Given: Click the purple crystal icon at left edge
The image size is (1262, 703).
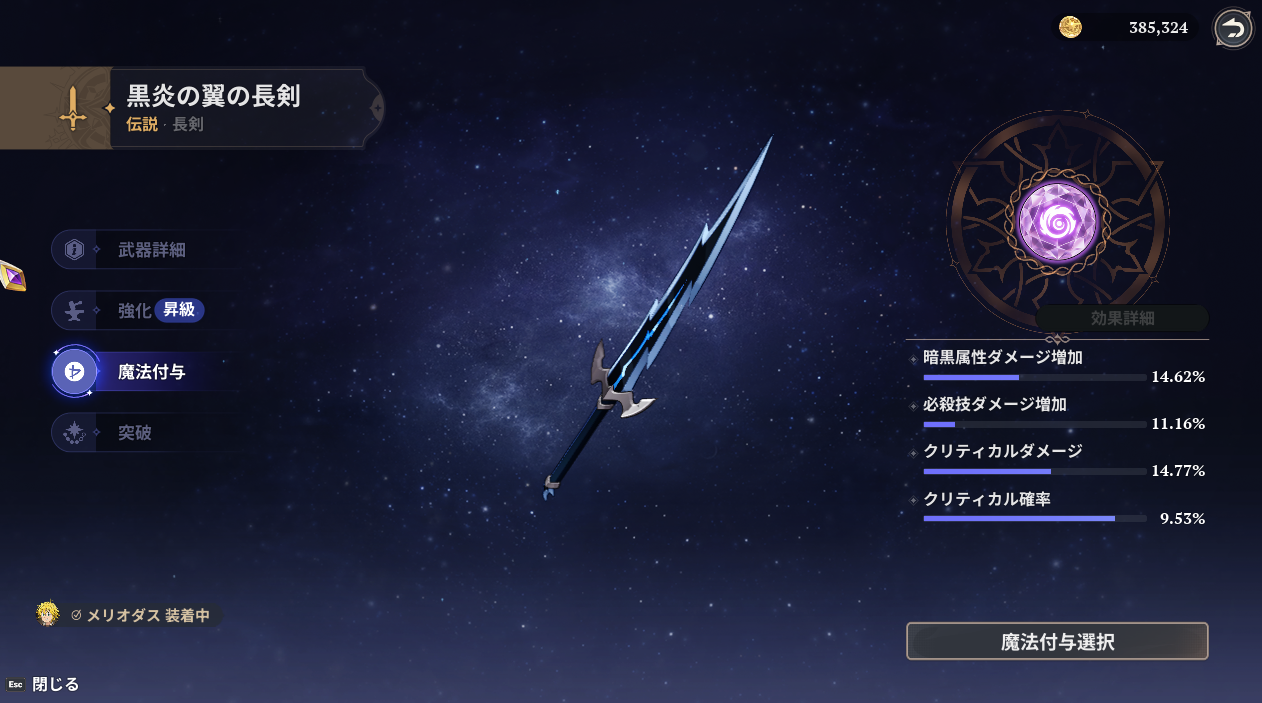Looking at the screenshot, I should pos(11,274).
